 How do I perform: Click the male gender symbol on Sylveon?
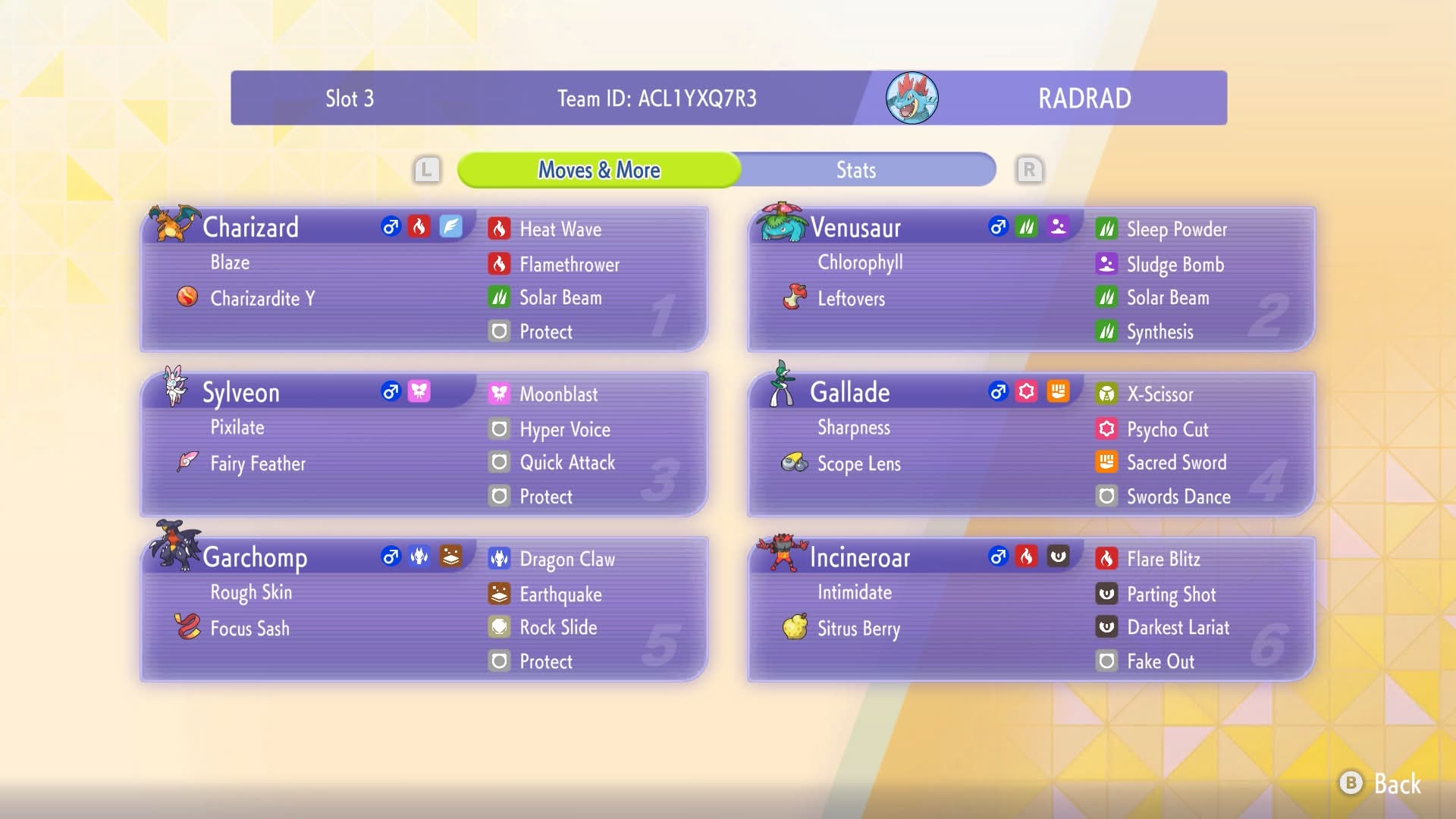click(x=390, y=392)
